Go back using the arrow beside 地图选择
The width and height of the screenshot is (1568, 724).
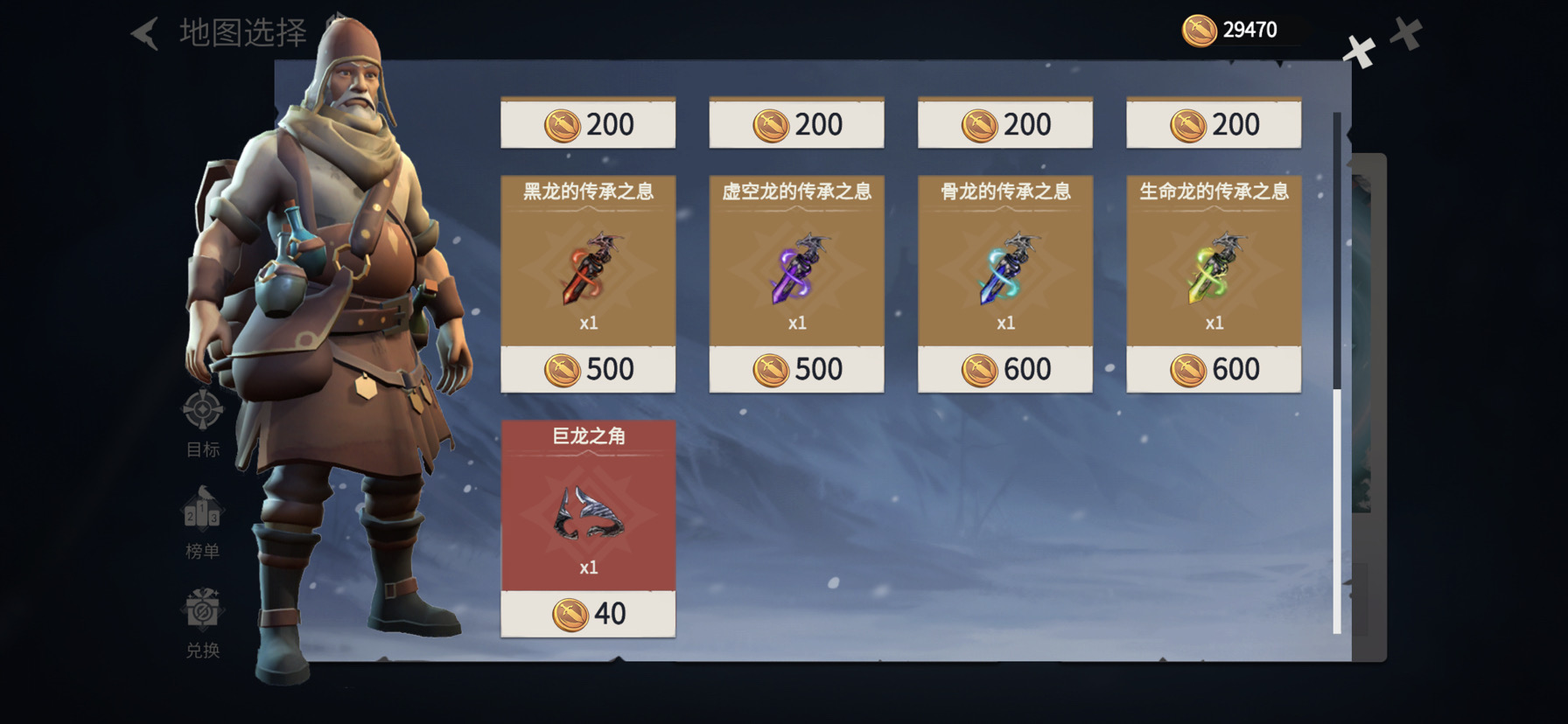[x=145, y=34]
